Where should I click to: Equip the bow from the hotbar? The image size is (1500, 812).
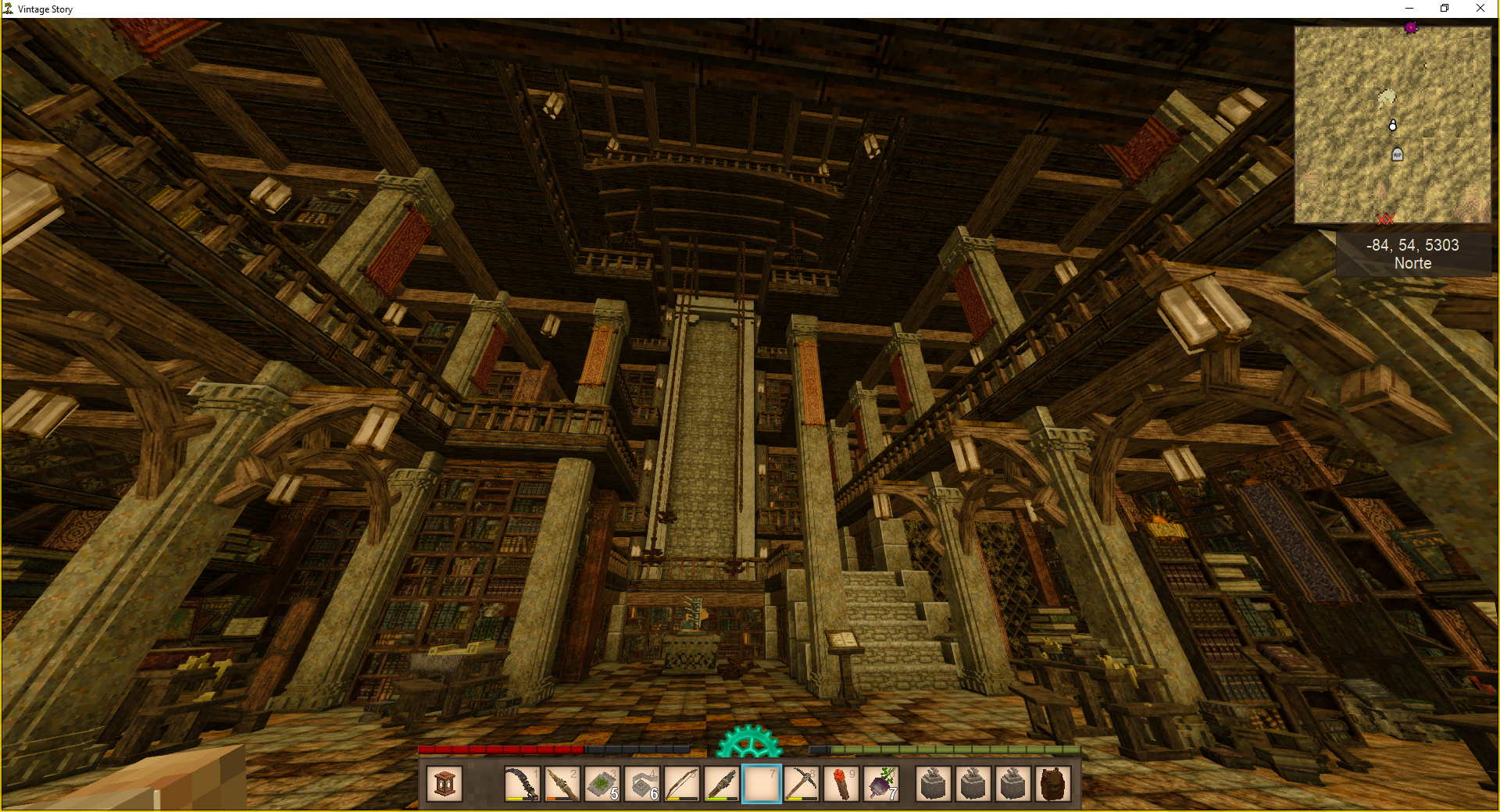click(x=681, y=784)
